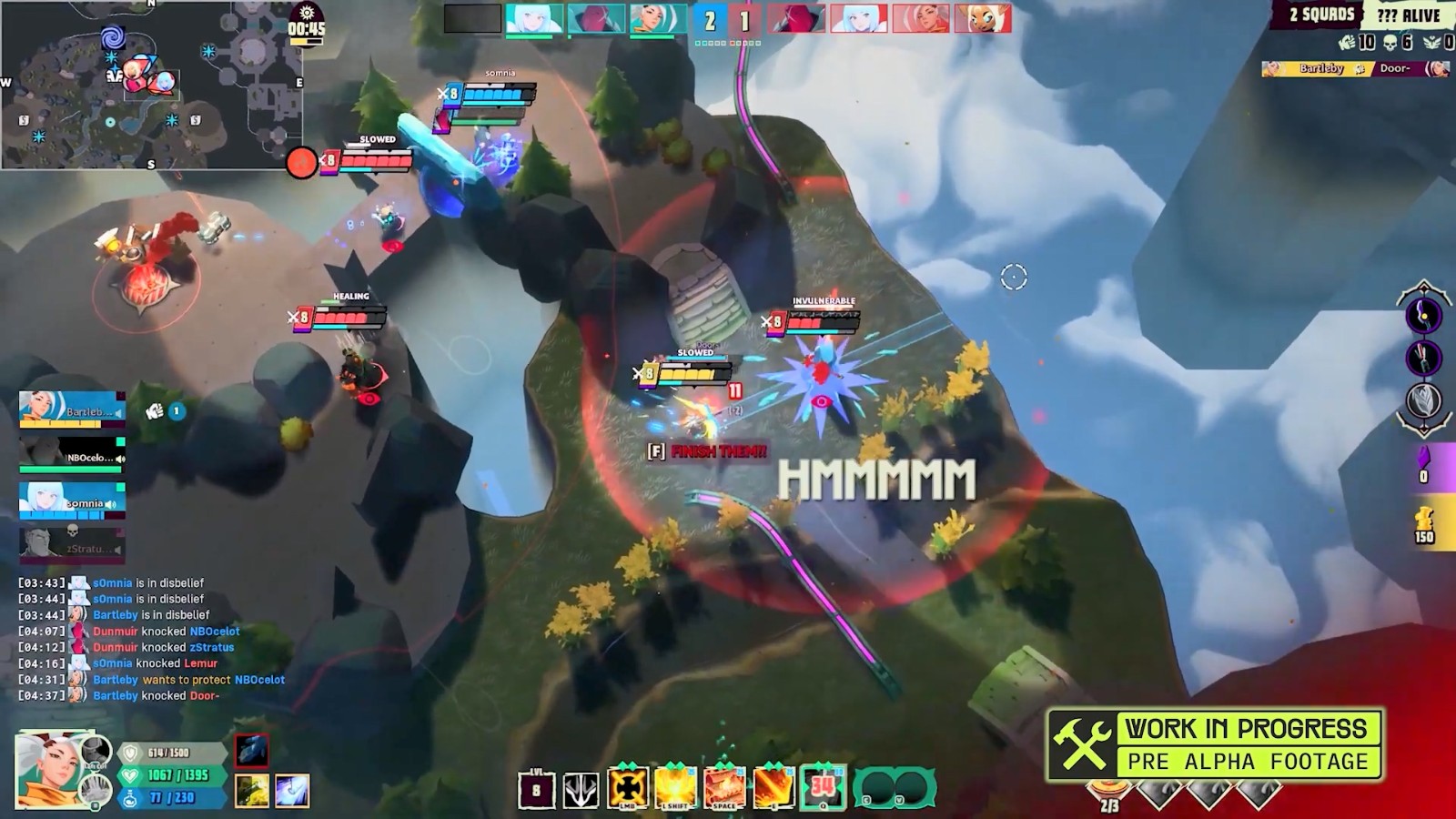Select the silver feather equipment slot
This screenshot has height=819, width=1456.
[x=1423, y=400]
